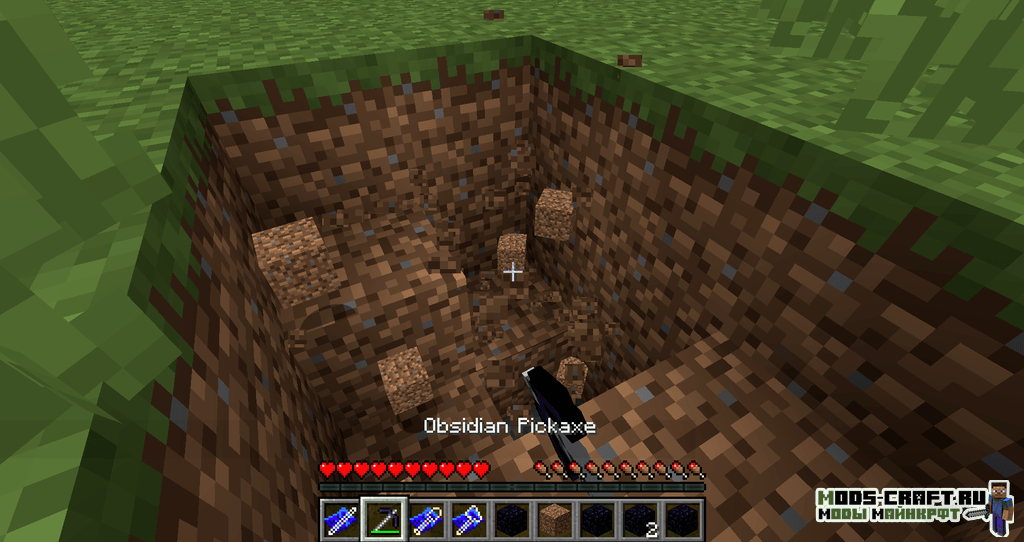
Task: Select the Obsidian Pickaxe hotbar slot
Action: click(383, 519)
